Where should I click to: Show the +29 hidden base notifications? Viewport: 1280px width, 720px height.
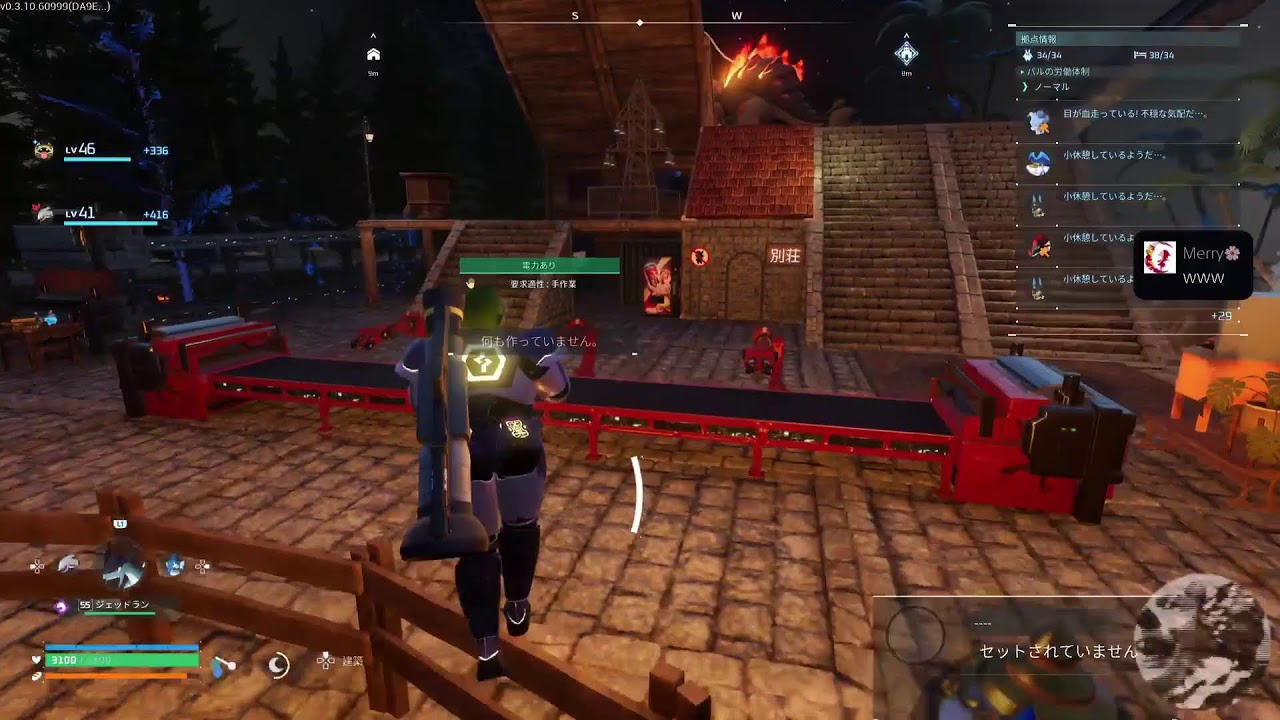[x=1221, y=316]
